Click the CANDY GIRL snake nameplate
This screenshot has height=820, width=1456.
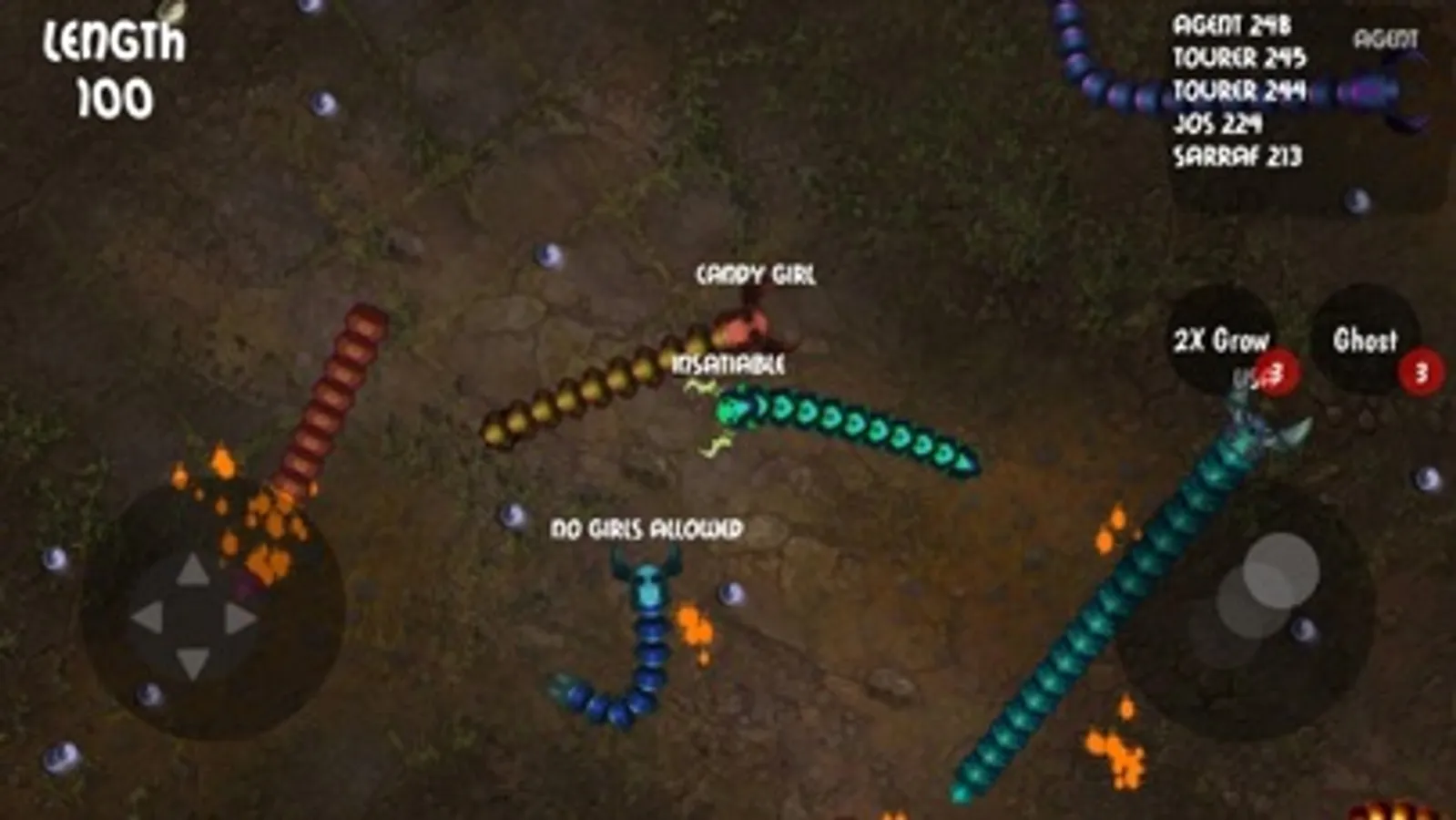pyautogui.click(x=756, y=272)
